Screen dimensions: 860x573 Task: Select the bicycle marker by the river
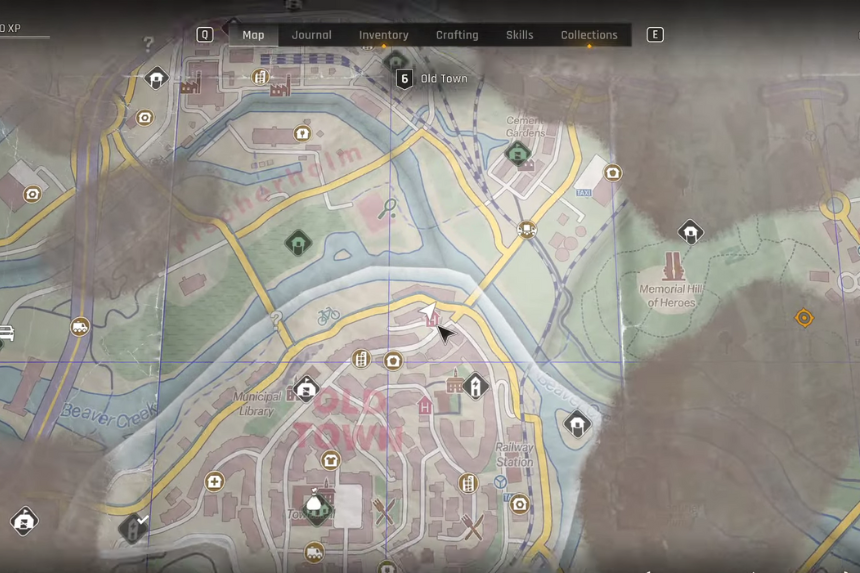click(329, 316)
